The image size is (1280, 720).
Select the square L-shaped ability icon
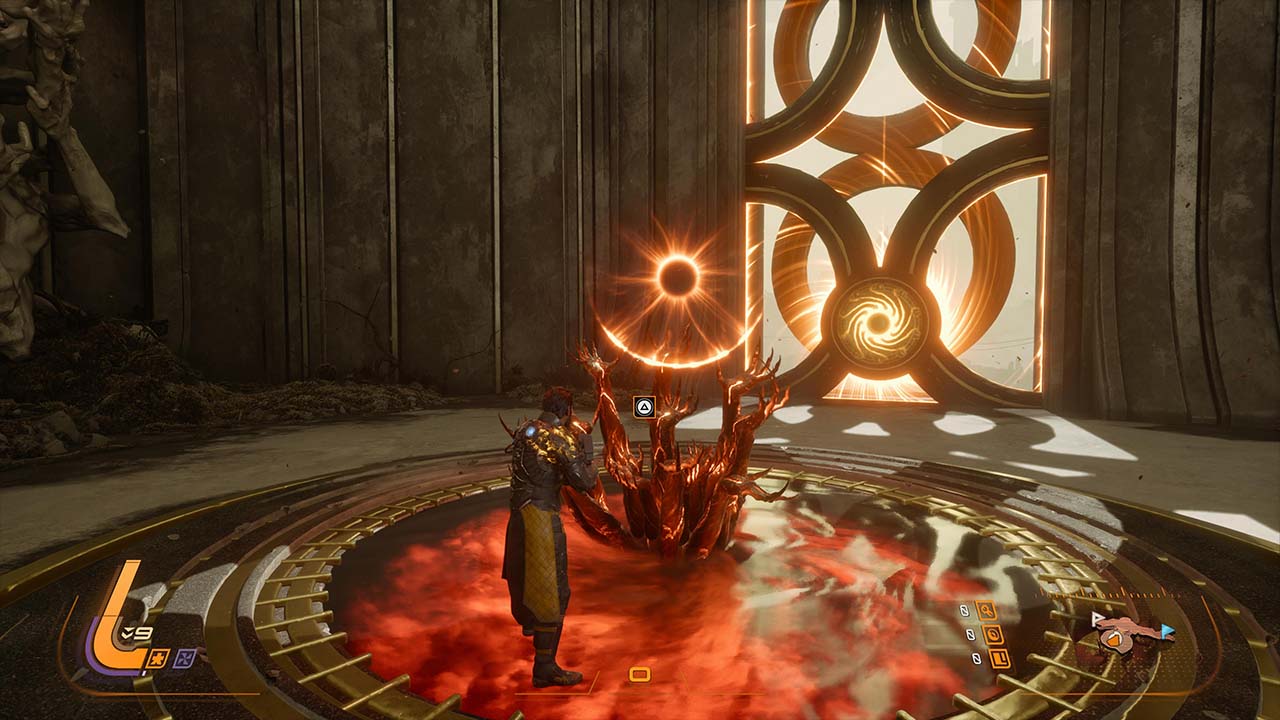click(999, 658)
